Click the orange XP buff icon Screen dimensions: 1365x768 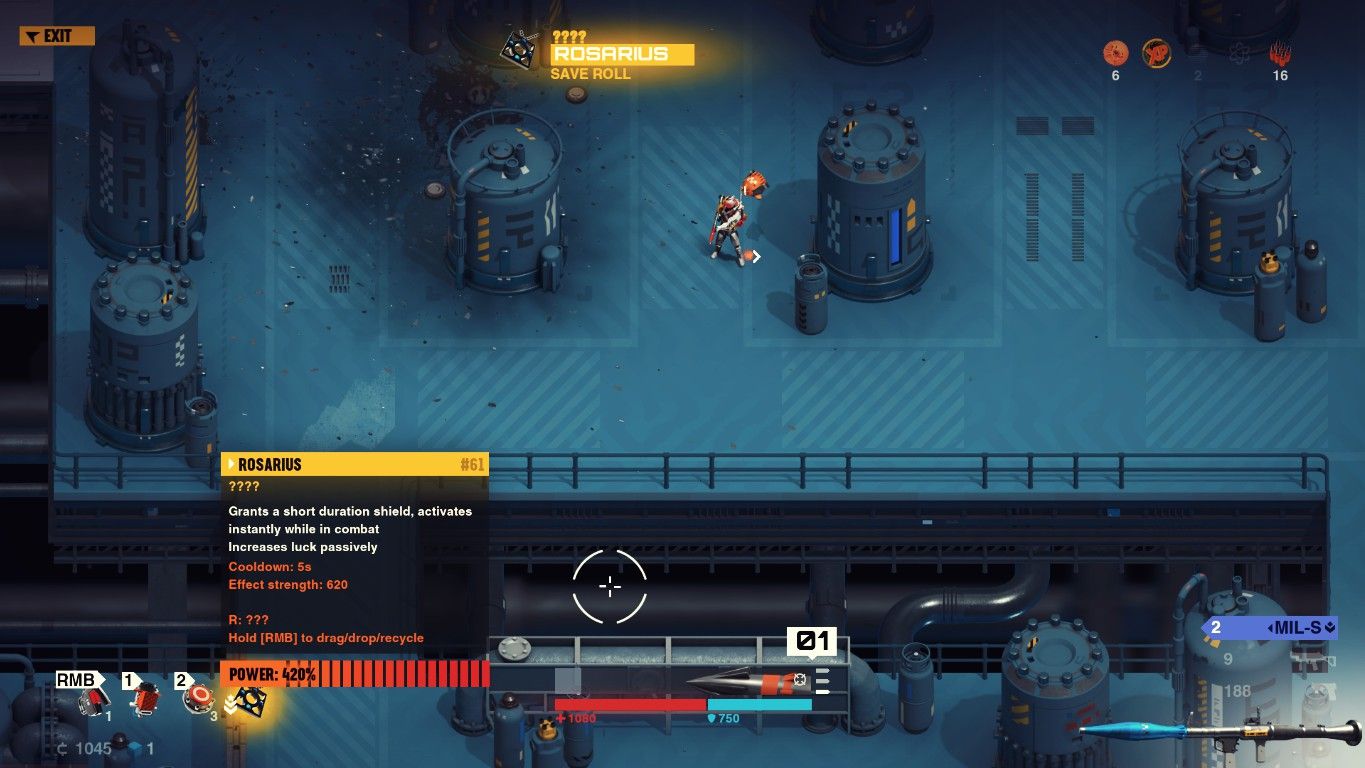pos(1157,54)
